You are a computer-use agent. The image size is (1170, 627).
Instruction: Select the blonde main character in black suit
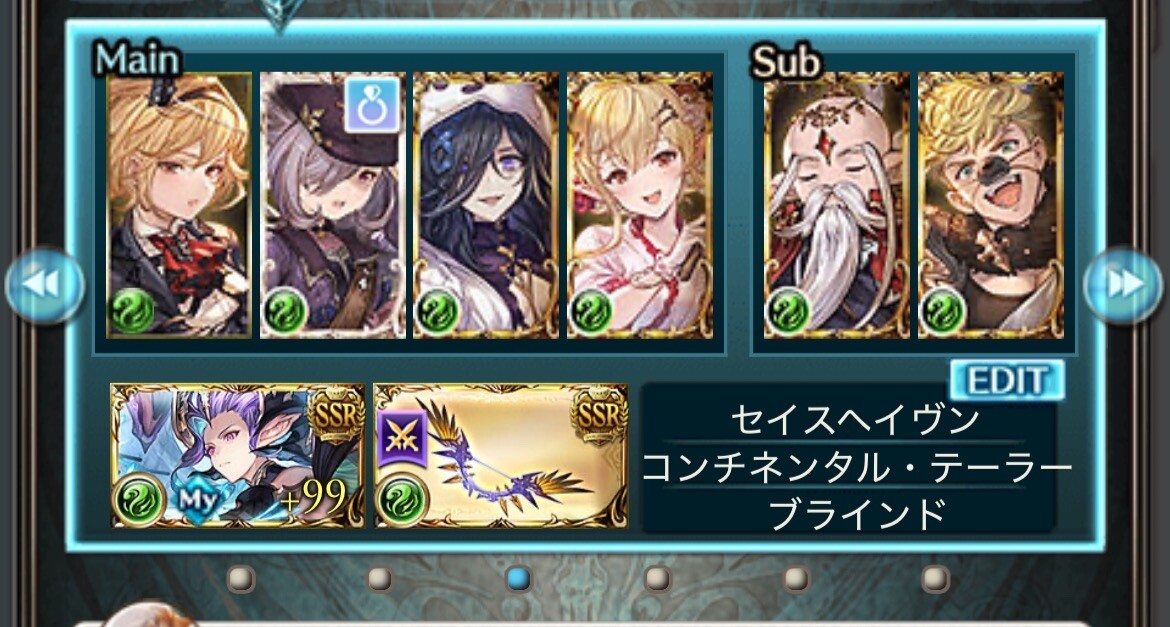(179, 205)
